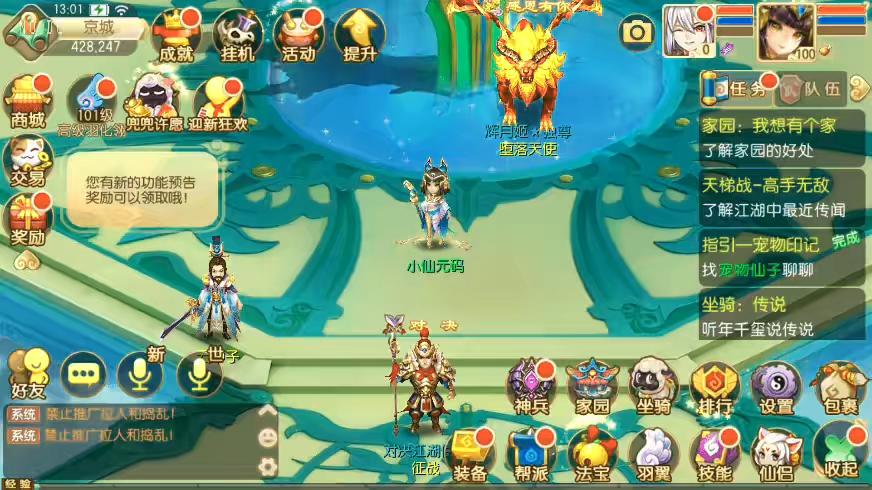
Task: Open the 神兵 weapon menu
Action: pos(530,386)
